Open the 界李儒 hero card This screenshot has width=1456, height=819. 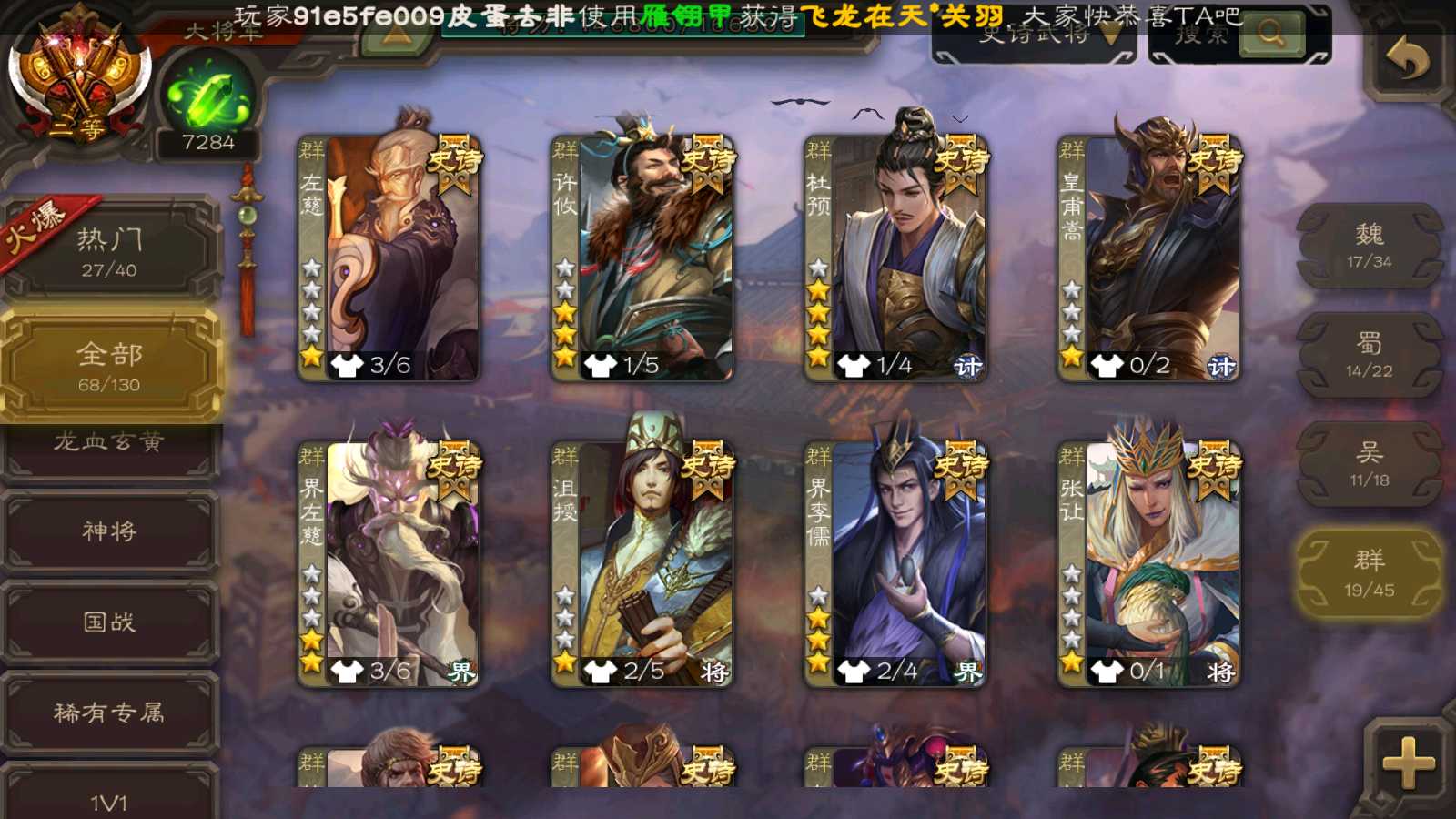[x=895, y=563]
